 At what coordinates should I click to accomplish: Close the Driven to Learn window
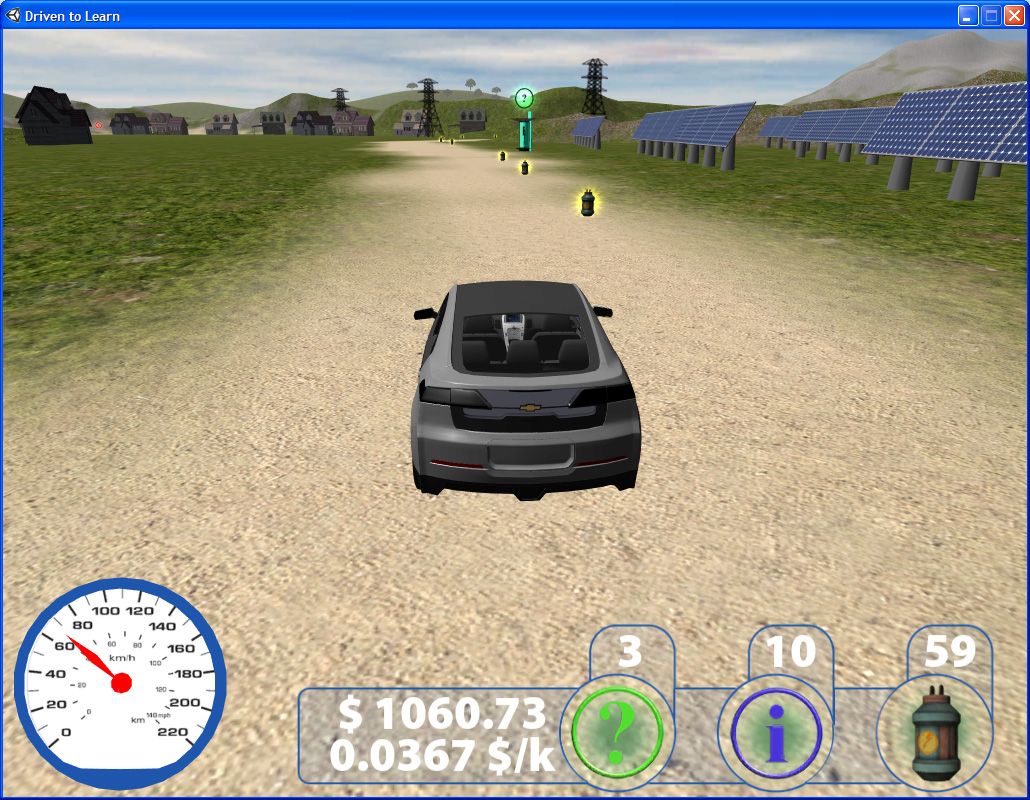pyautogui.click(x=1014, y=15)
